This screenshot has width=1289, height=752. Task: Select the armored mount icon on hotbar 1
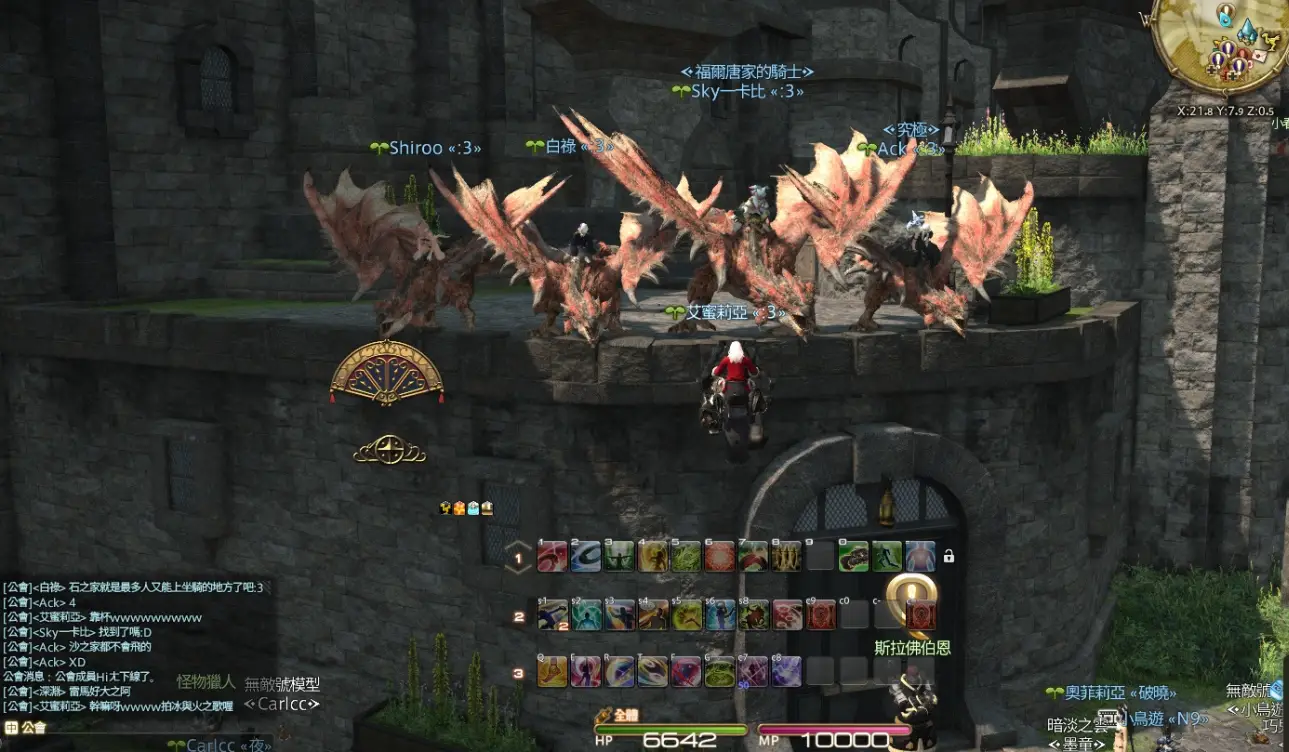(x=853, y=557)
